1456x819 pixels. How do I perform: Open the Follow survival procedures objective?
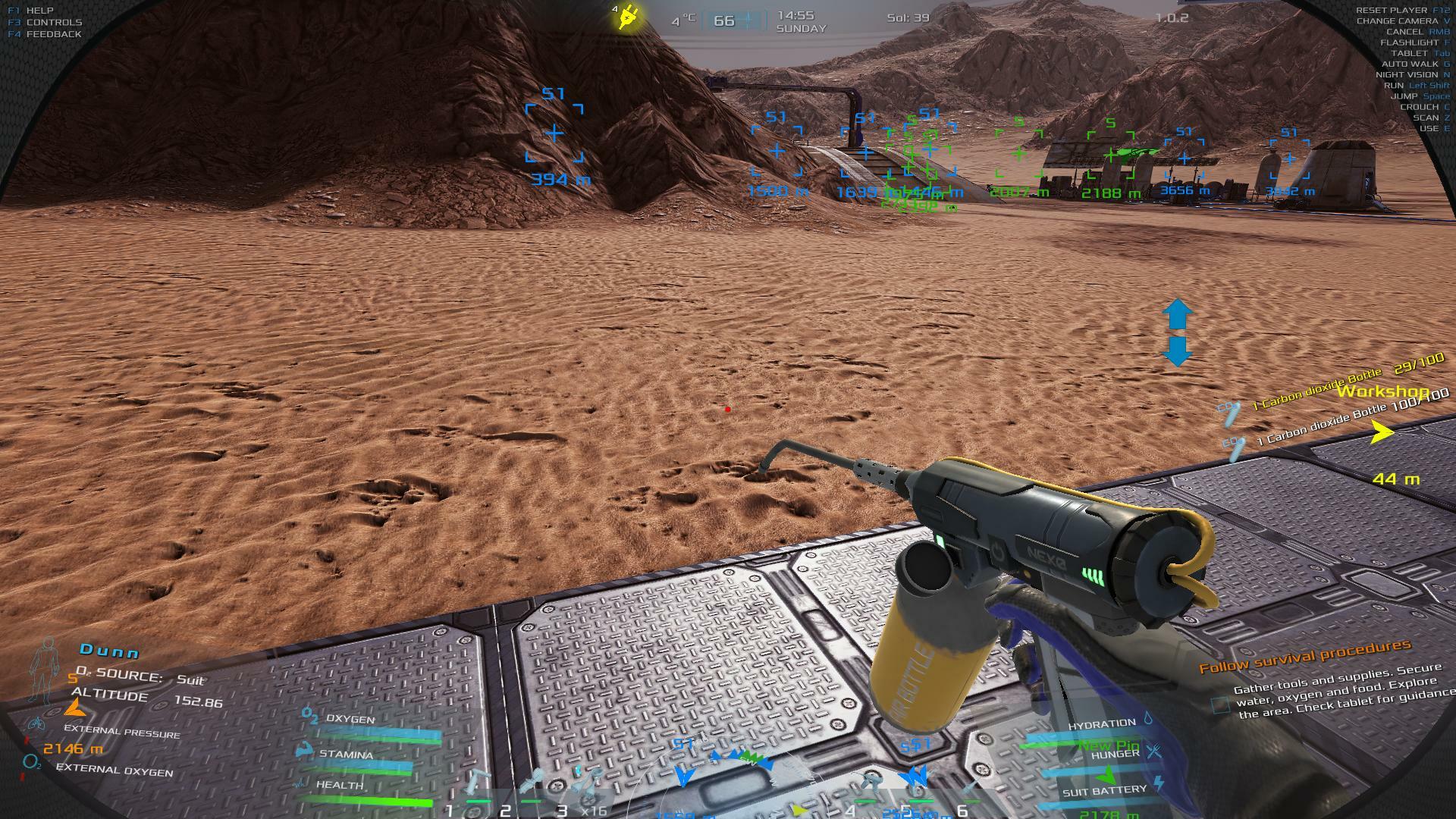pyautogui.click(x=1304, y=657)
